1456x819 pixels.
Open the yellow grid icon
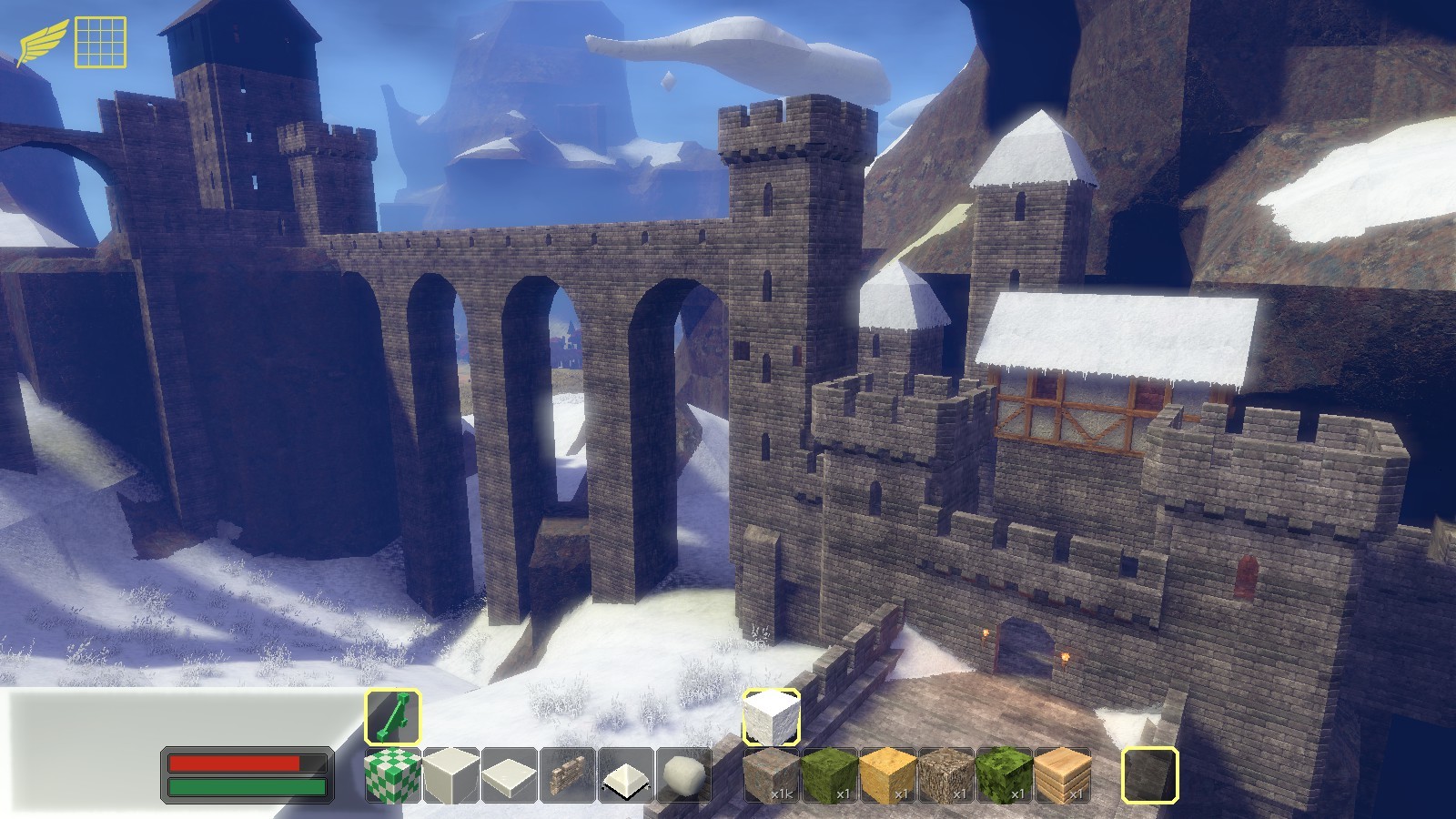point(100,42)
